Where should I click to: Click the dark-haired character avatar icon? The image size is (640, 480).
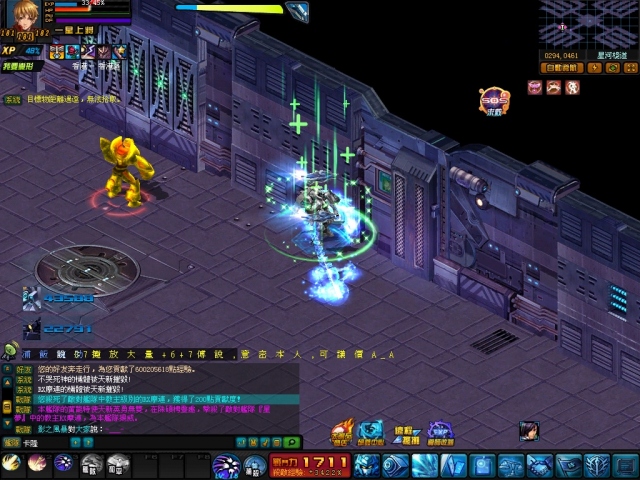(x=527, y=431)
